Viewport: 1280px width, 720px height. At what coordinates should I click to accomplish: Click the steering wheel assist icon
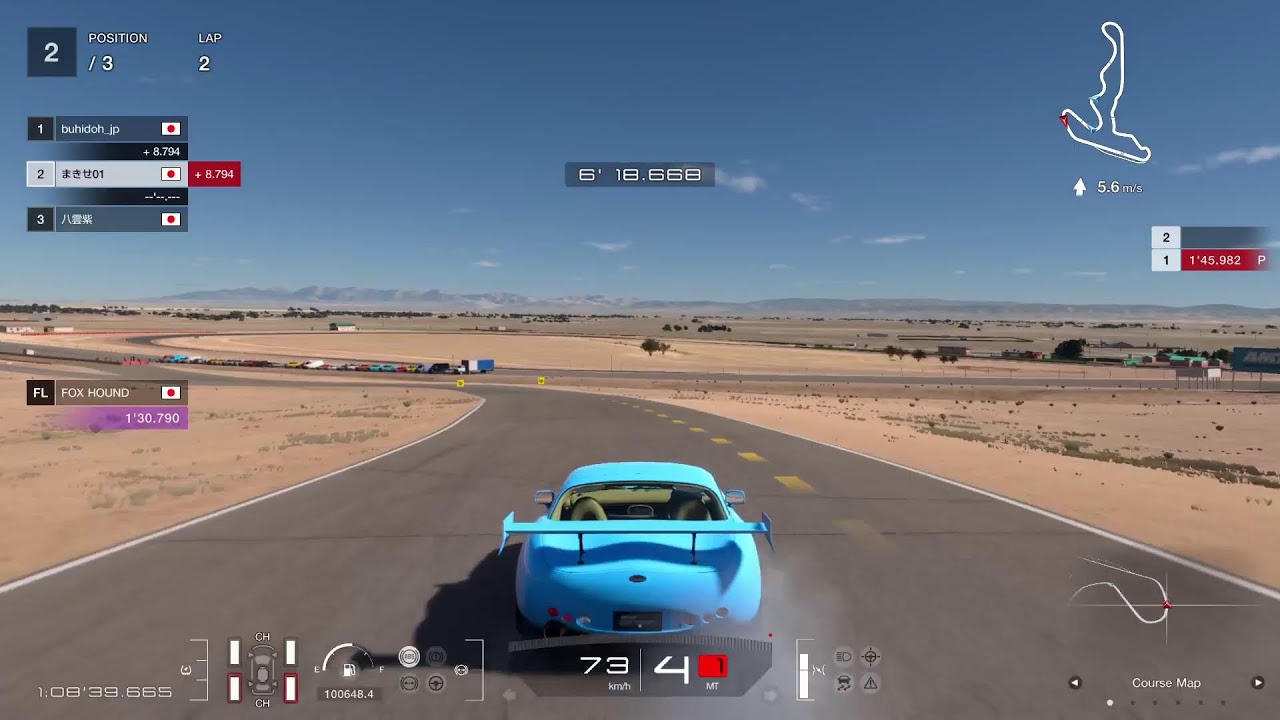(x=436, y=684)
